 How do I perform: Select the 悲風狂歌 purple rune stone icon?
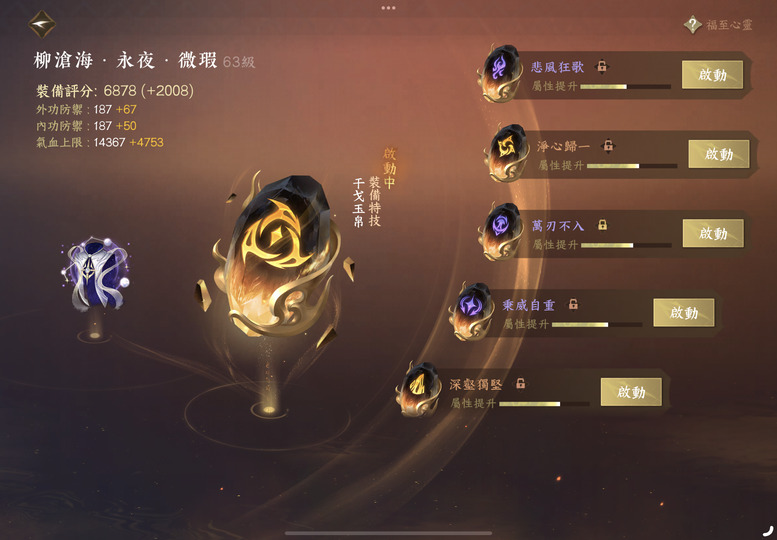pyautogui.click(x=499, y=72)
